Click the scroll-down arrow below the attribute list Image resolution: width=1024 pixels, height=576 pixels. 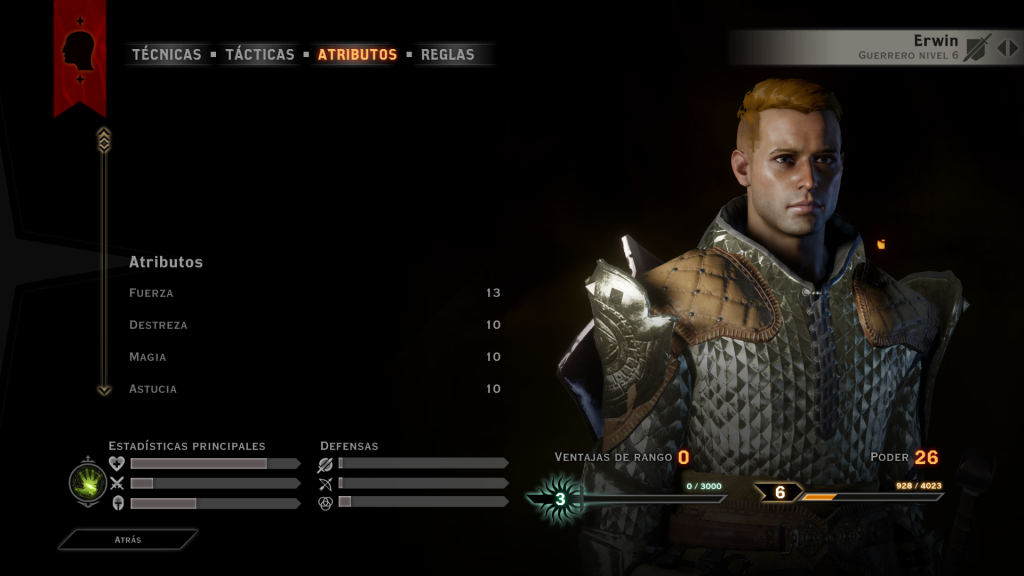click(104, 390)
